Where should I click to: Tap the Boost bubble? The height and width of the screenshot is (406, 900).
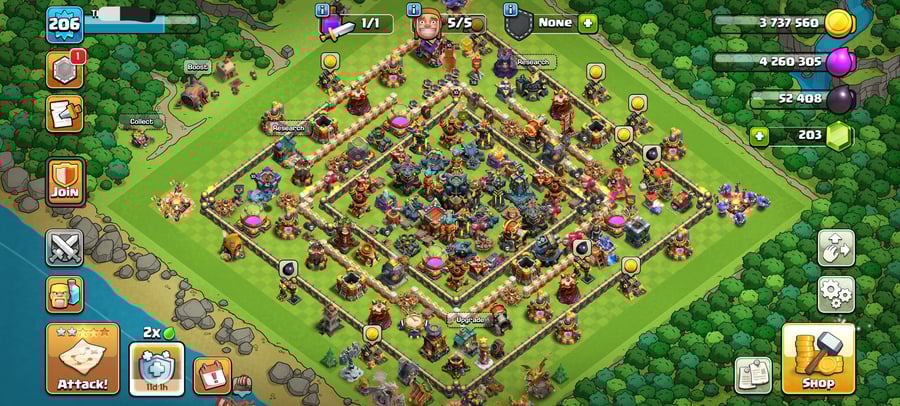click(x=196, y=67)
